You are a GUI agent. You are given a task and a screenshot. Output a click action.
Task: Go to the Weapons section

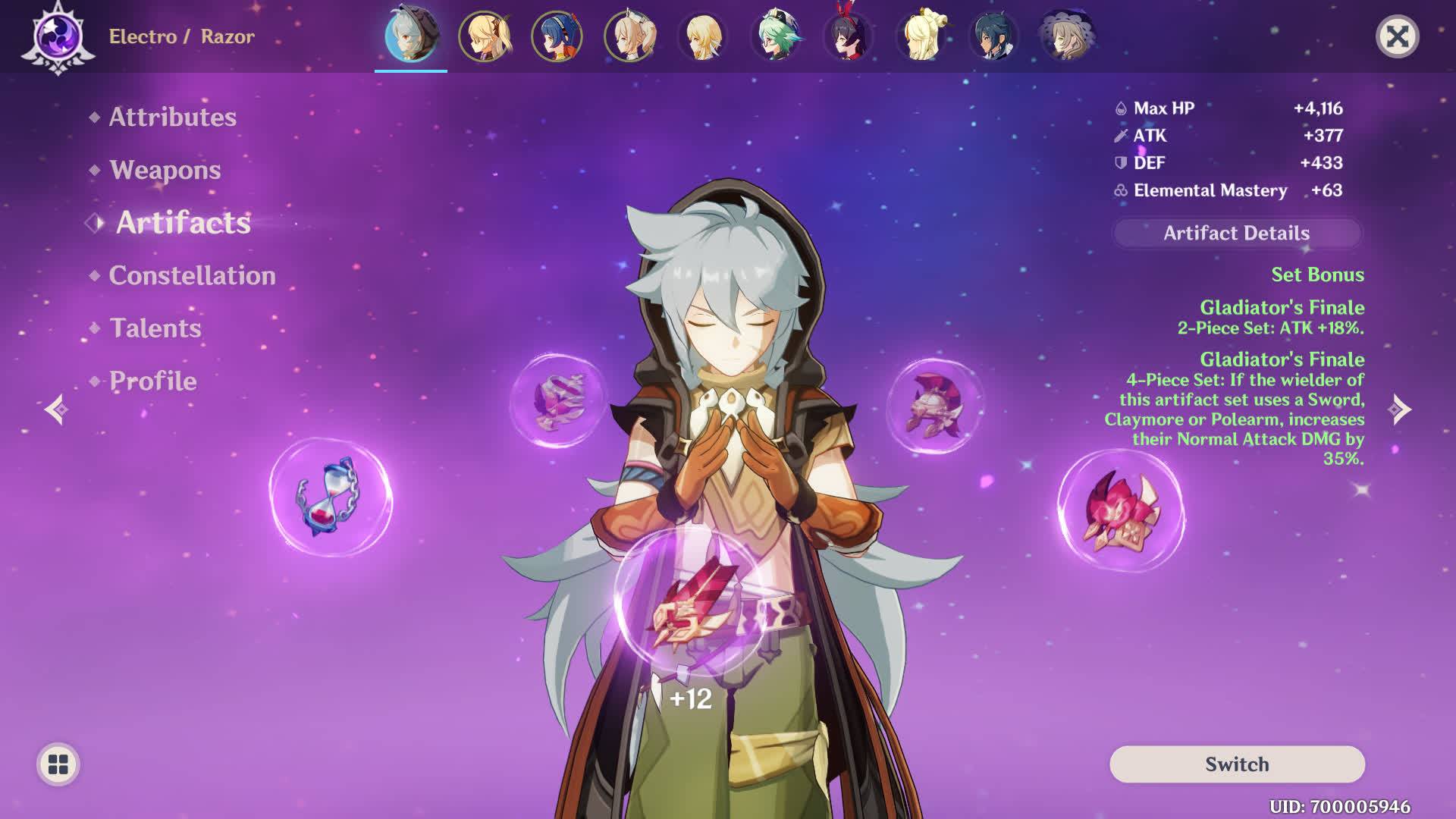(165, 170)
